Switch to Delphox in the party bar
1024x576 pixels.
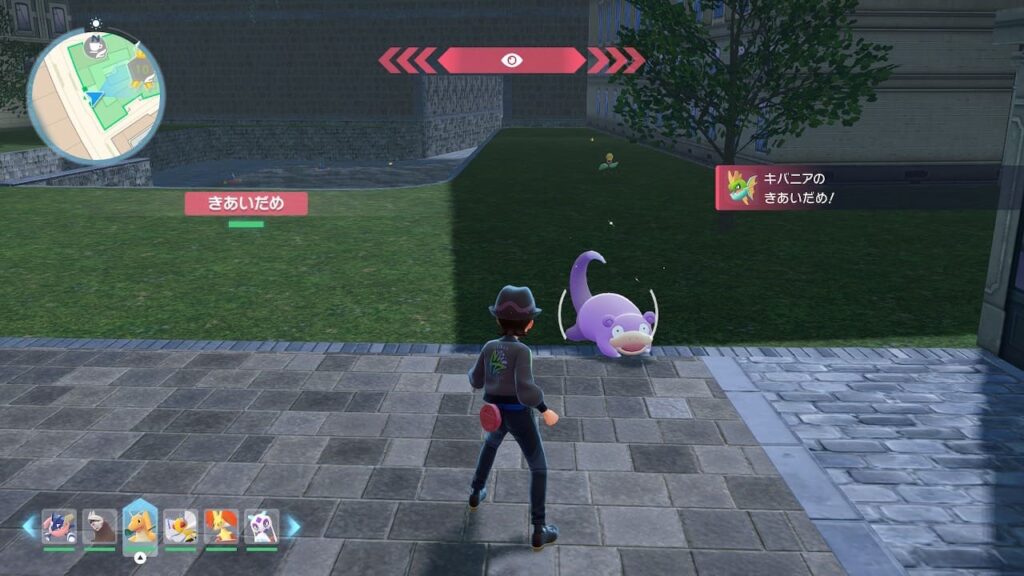(x=221, y=525)
